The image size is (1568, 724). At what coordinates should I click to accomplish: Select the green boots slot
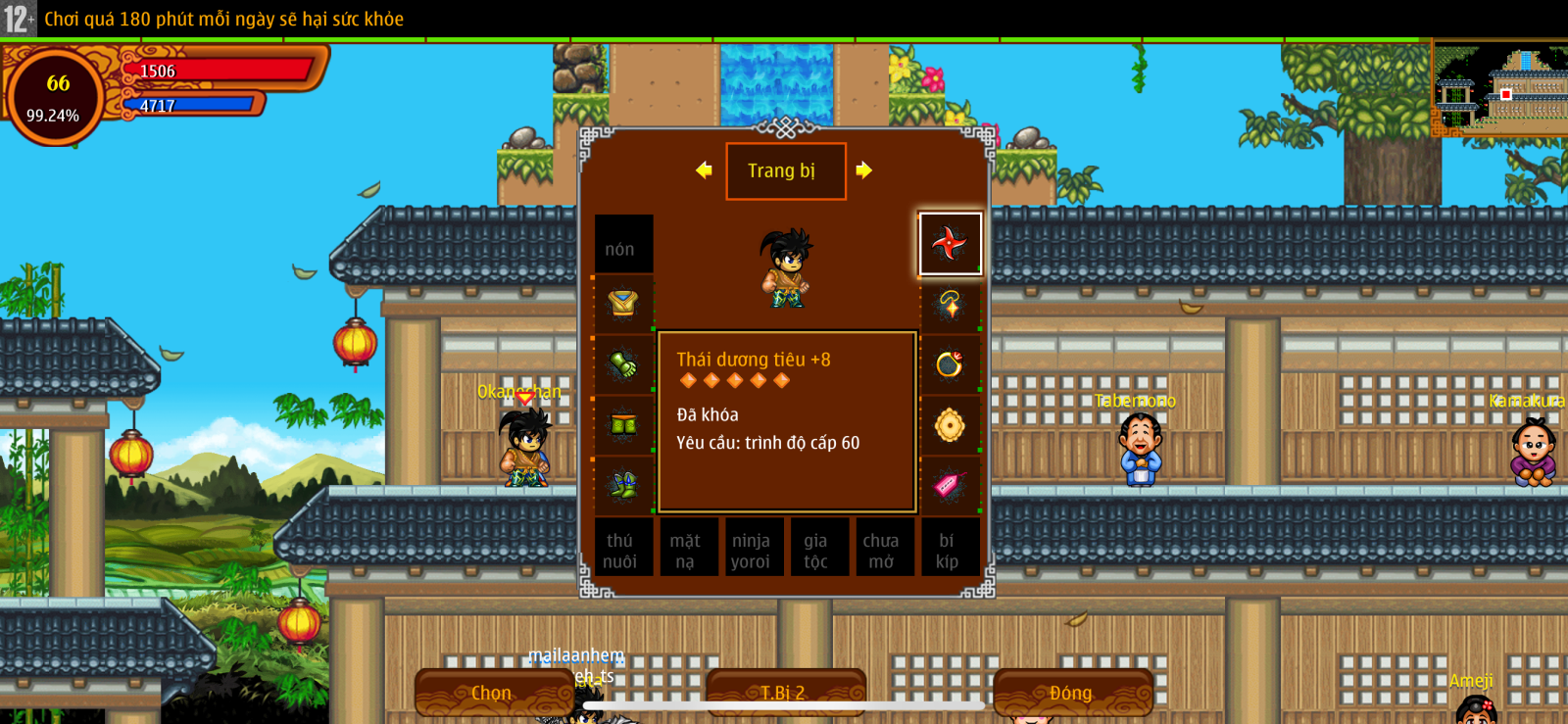623,485
